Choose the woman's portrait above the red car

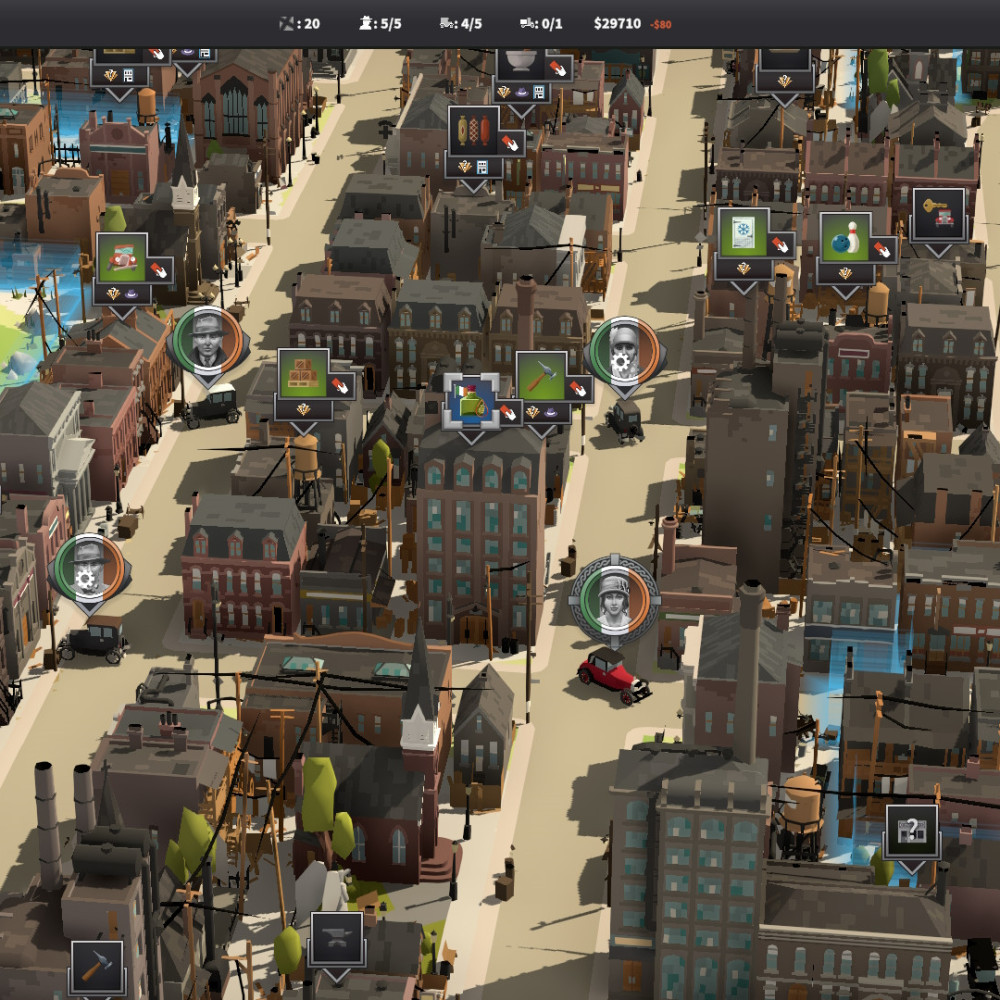[613, 599]
